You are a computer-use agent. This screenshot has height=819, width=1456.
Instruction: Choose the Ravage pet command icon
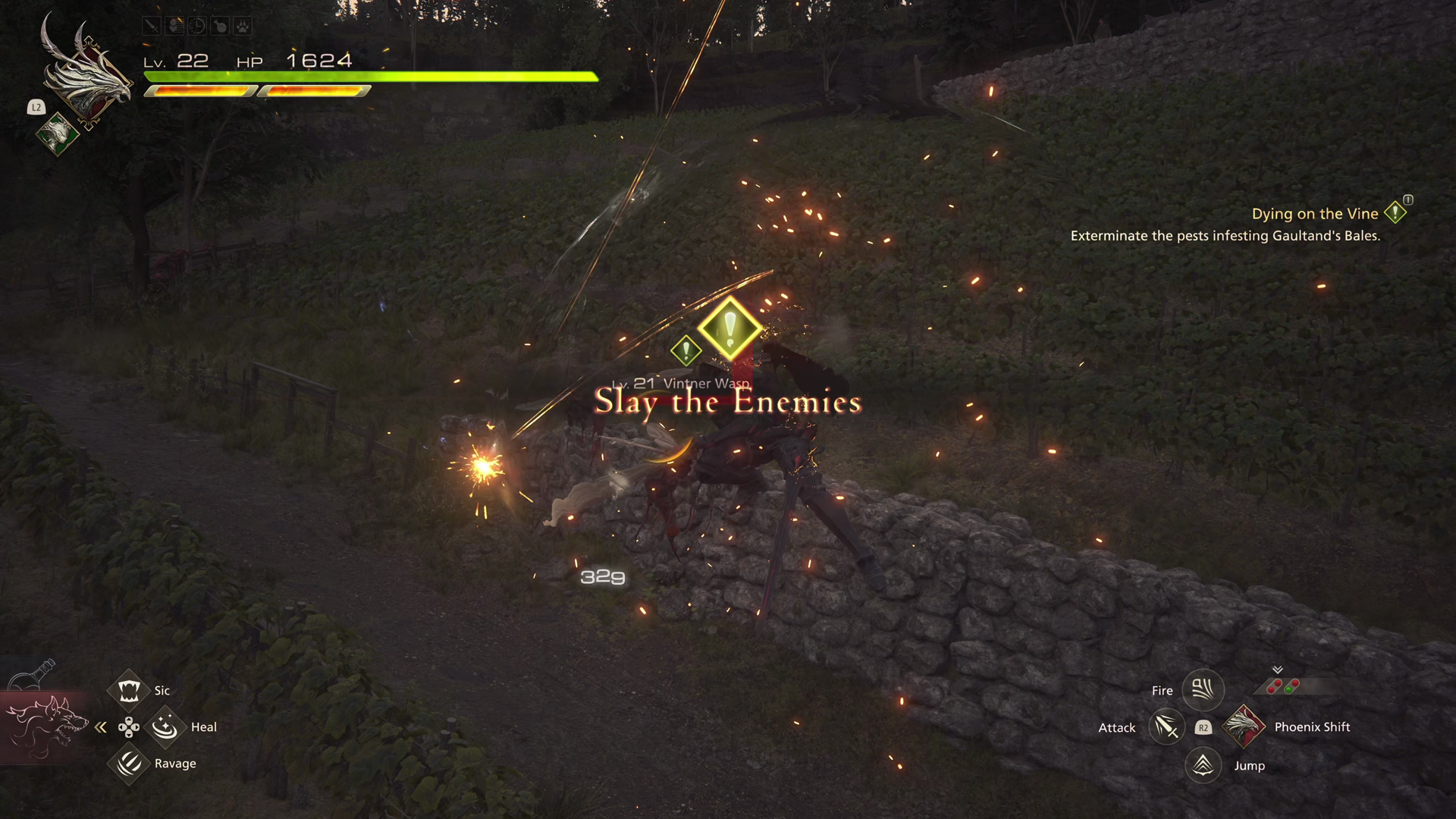129,763
